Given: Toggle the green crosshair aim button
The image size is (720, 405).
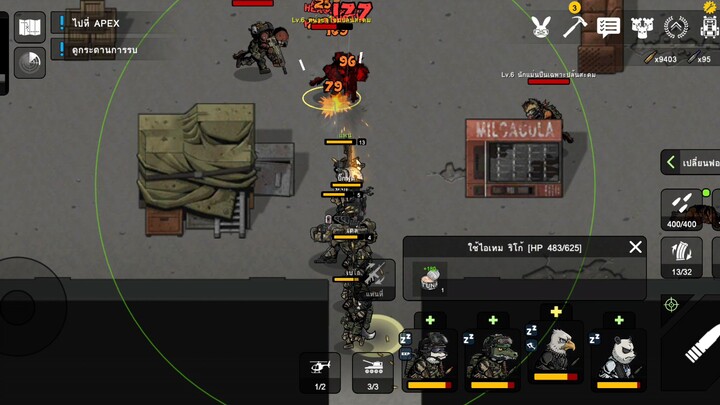Looking at the screenshot, I should [672, 303].
